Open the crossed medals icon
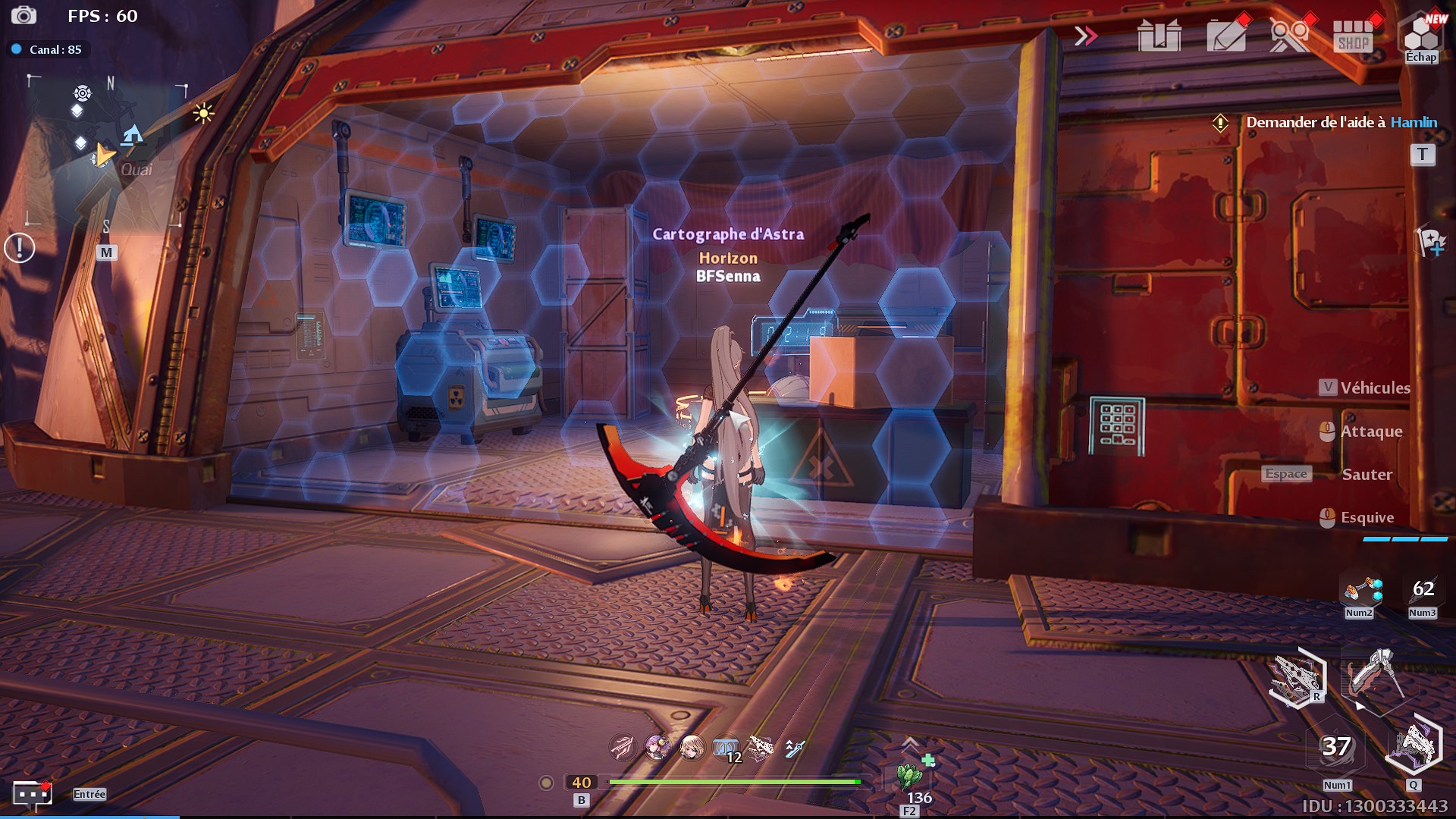The width and height of the screenshot is (1456, 819). click(1289, 35)
